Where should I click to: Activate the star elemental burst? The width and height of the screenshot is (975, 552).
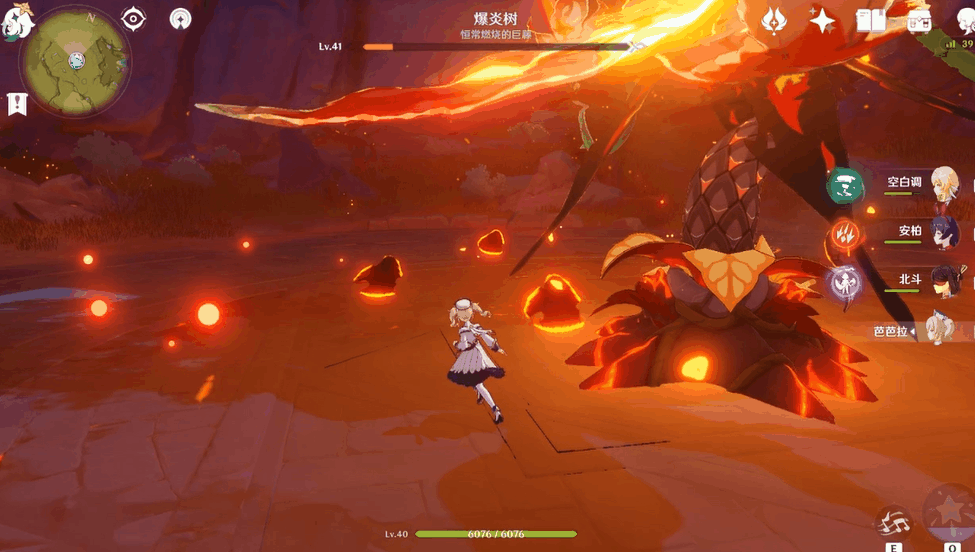coord(948,512)
